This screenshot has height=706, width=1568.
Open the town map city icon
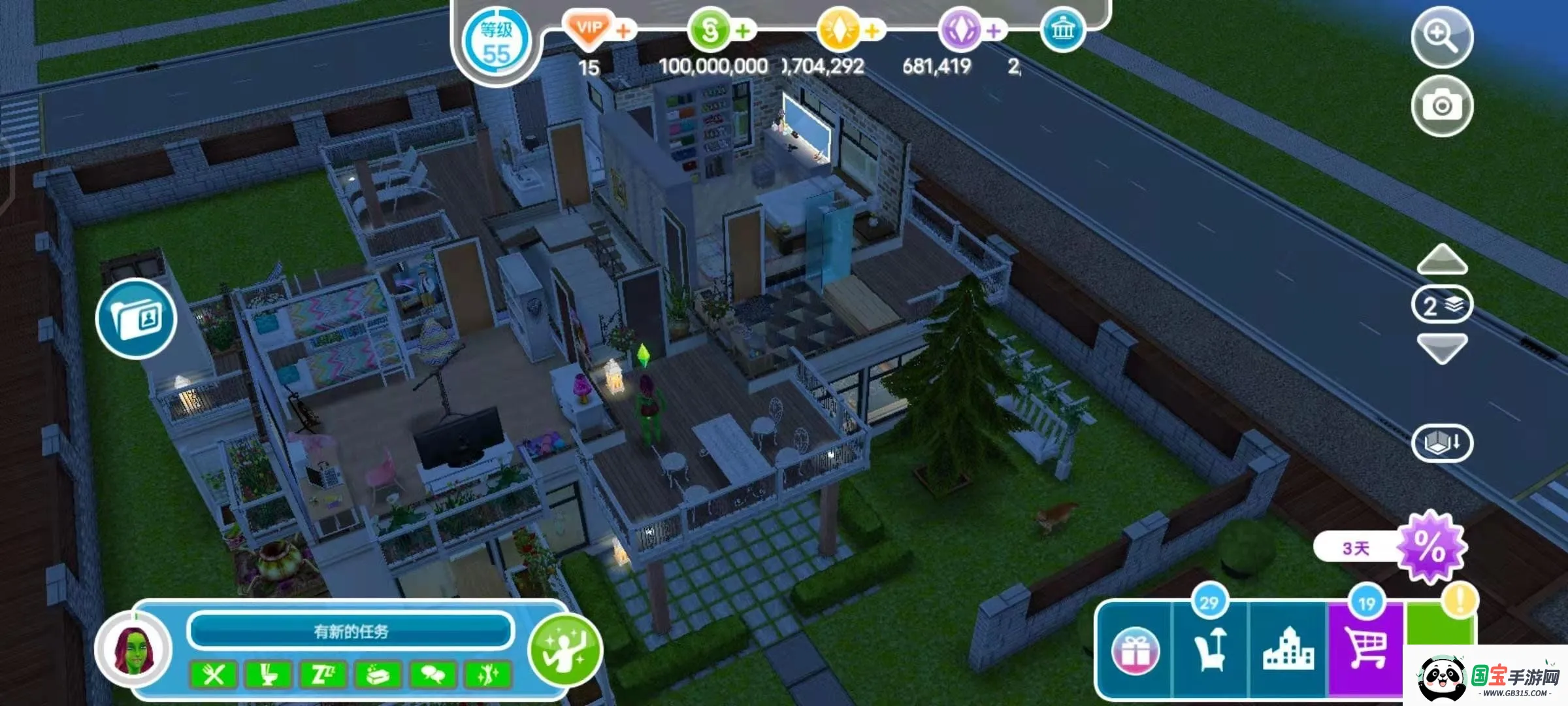point(1288,650)
